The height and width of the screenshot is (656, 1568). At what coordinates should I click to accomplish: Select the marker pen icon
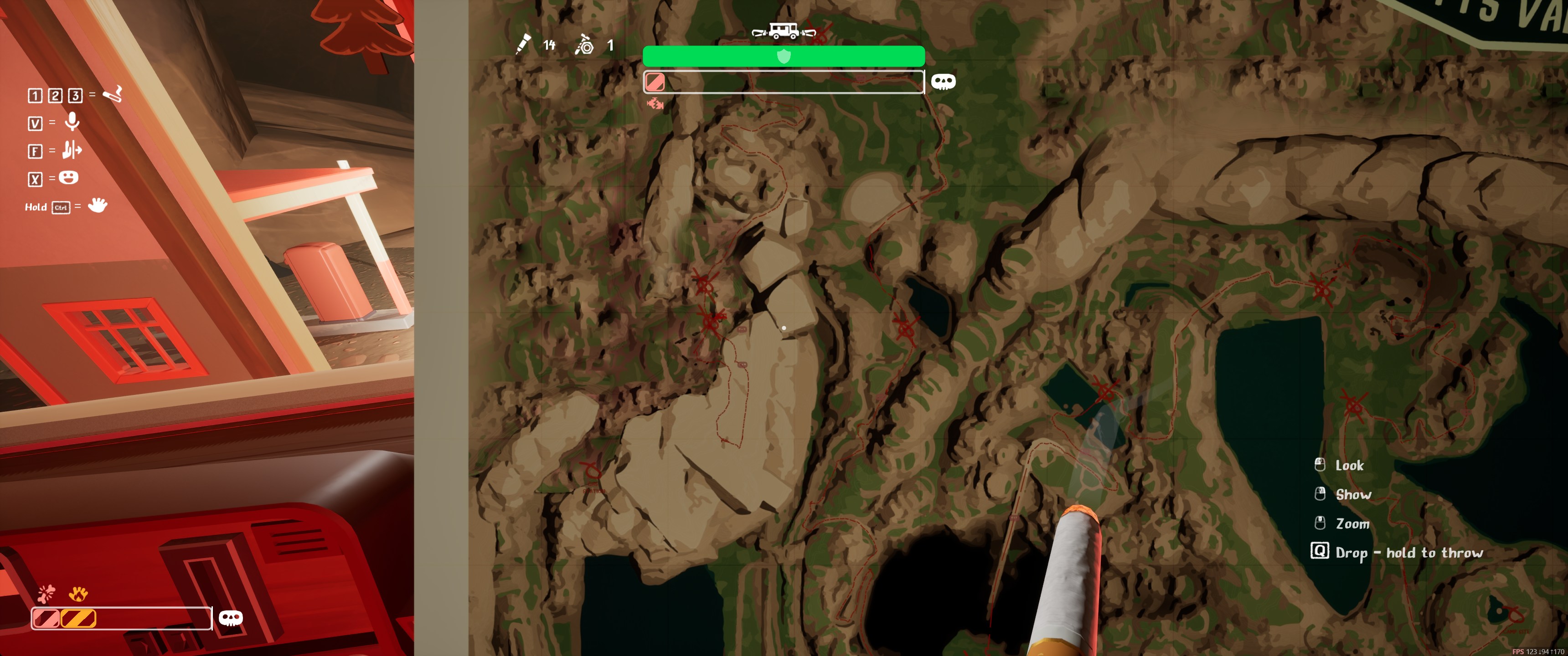(x=522, y=45)
